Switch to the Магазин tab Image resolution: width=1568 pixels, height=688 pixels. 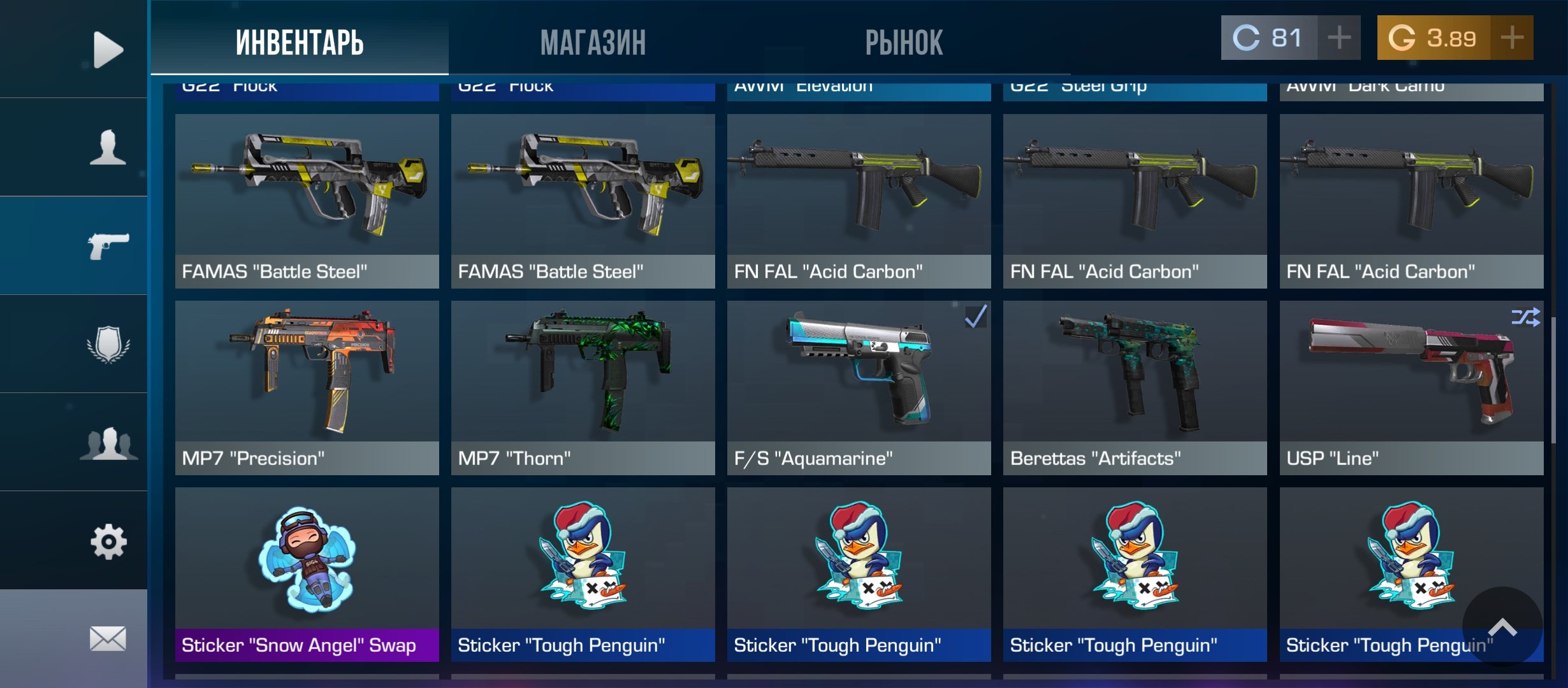593,43
